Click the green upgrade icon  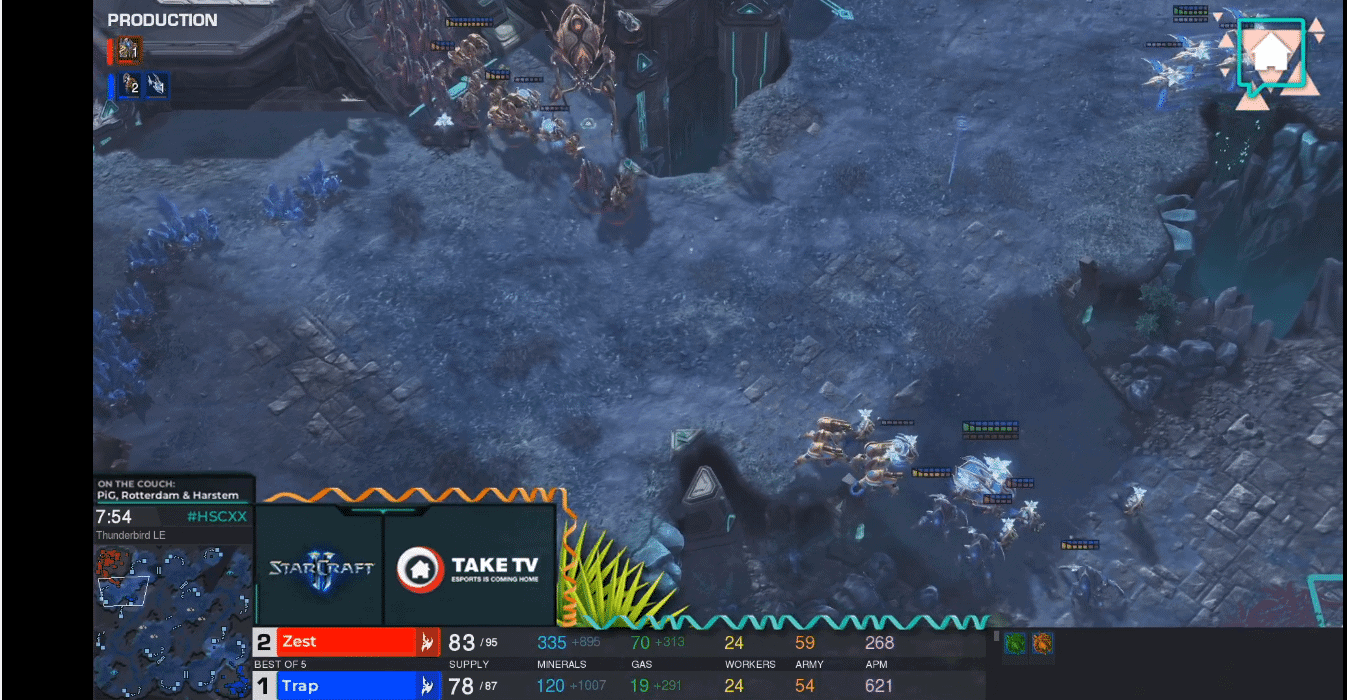click(1015, 643)
